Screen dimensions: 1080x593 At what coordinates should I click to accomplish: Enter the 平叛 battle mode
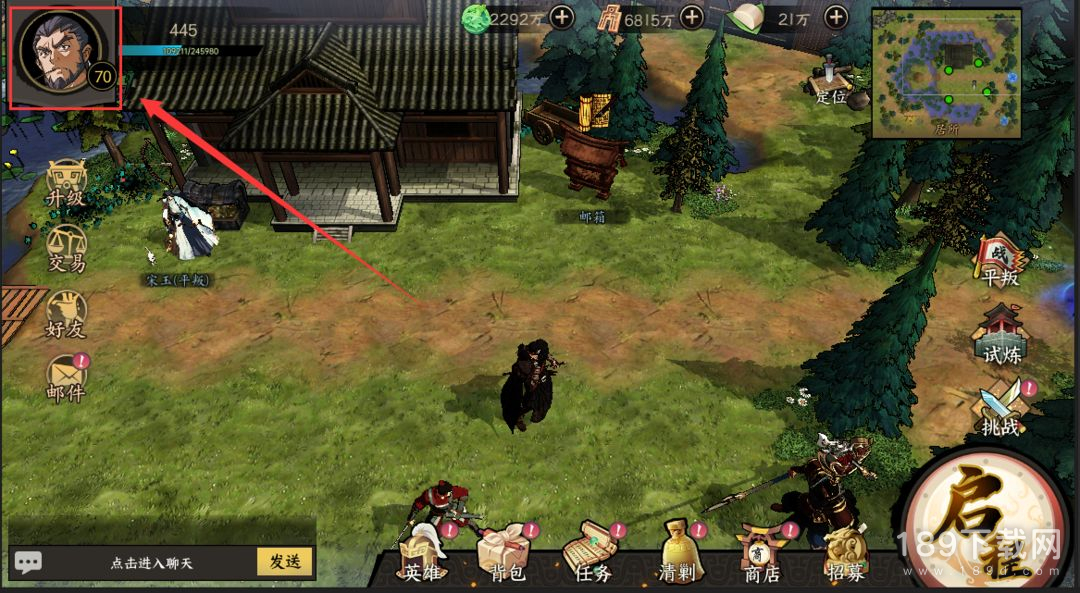click(1000, 262)
